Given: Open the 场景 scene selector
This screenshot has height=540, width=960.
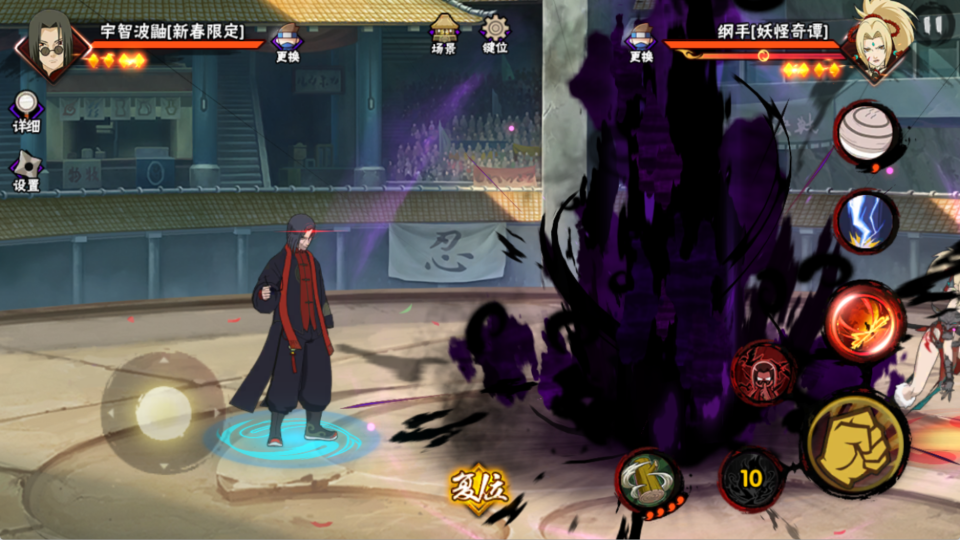Looking at the screenshot, I should [444, 32].
